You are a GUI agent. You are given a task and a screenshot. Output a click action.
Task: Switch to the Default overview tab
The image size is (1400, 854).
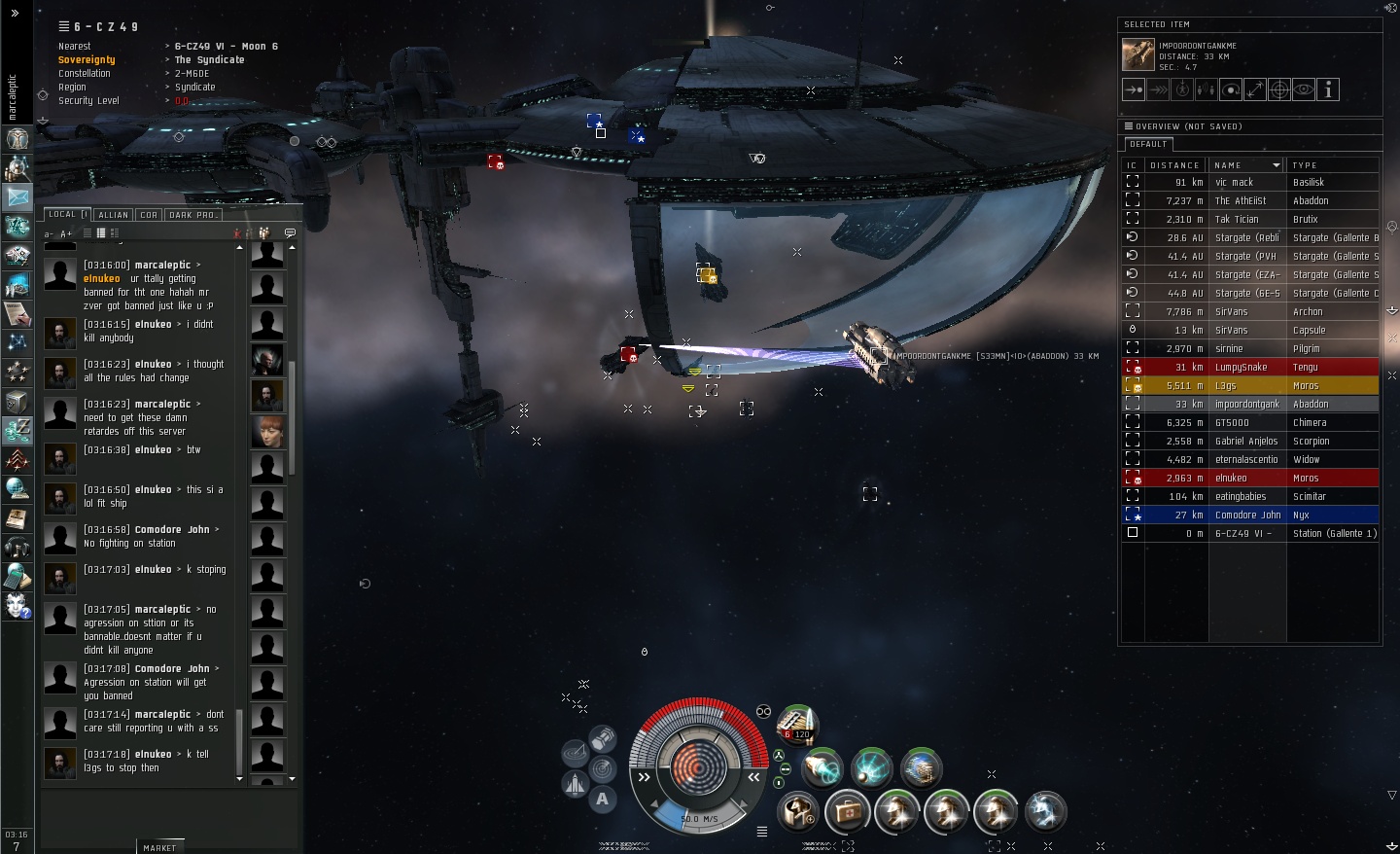point(1148,144)
